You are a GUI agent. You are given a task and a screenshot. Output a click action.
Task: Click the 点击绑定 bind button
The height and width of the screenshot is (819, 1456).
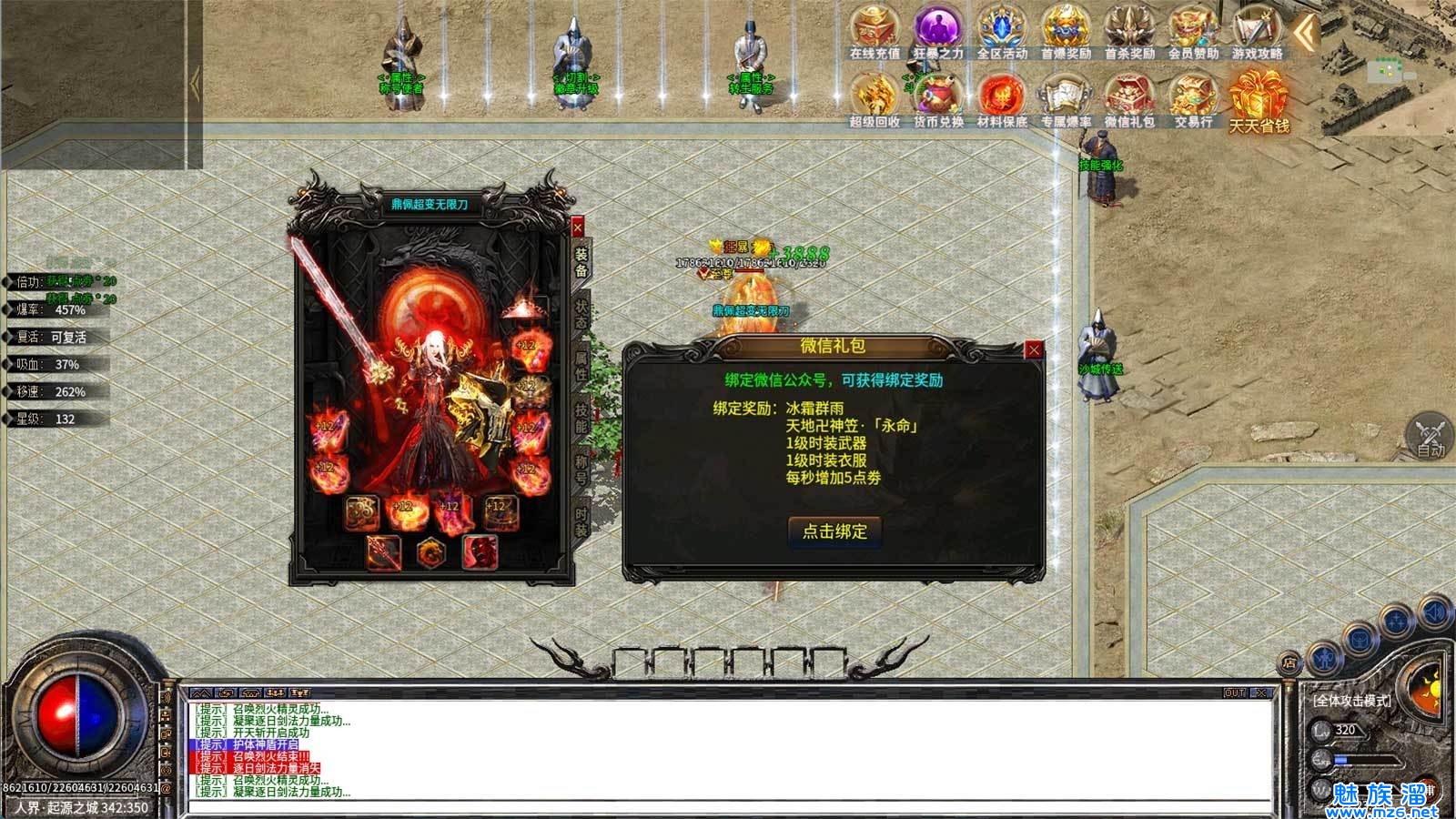(834, 531)
